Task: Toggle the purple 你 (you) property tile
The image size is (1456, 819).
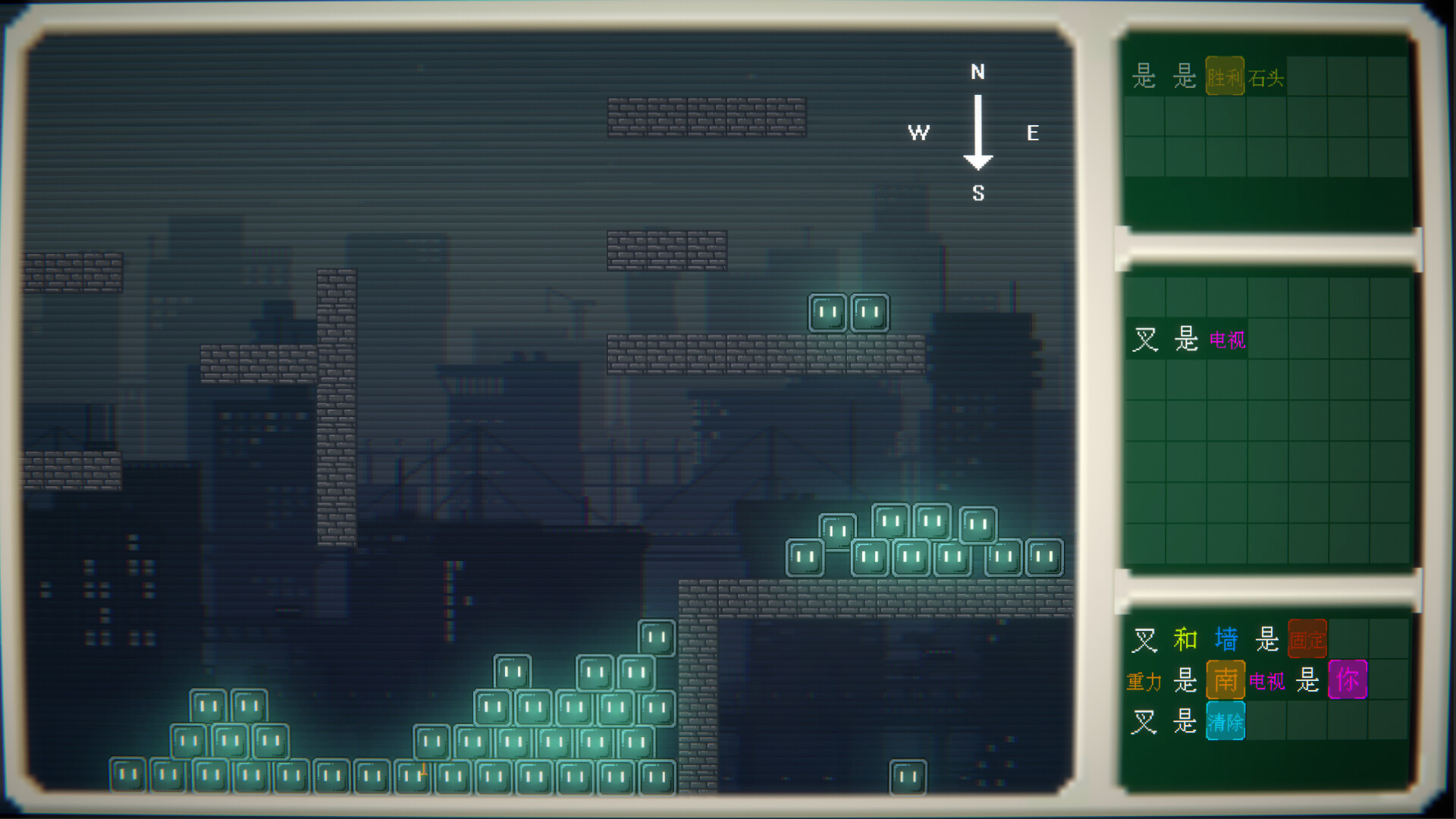Action: tap(1347, 681)
